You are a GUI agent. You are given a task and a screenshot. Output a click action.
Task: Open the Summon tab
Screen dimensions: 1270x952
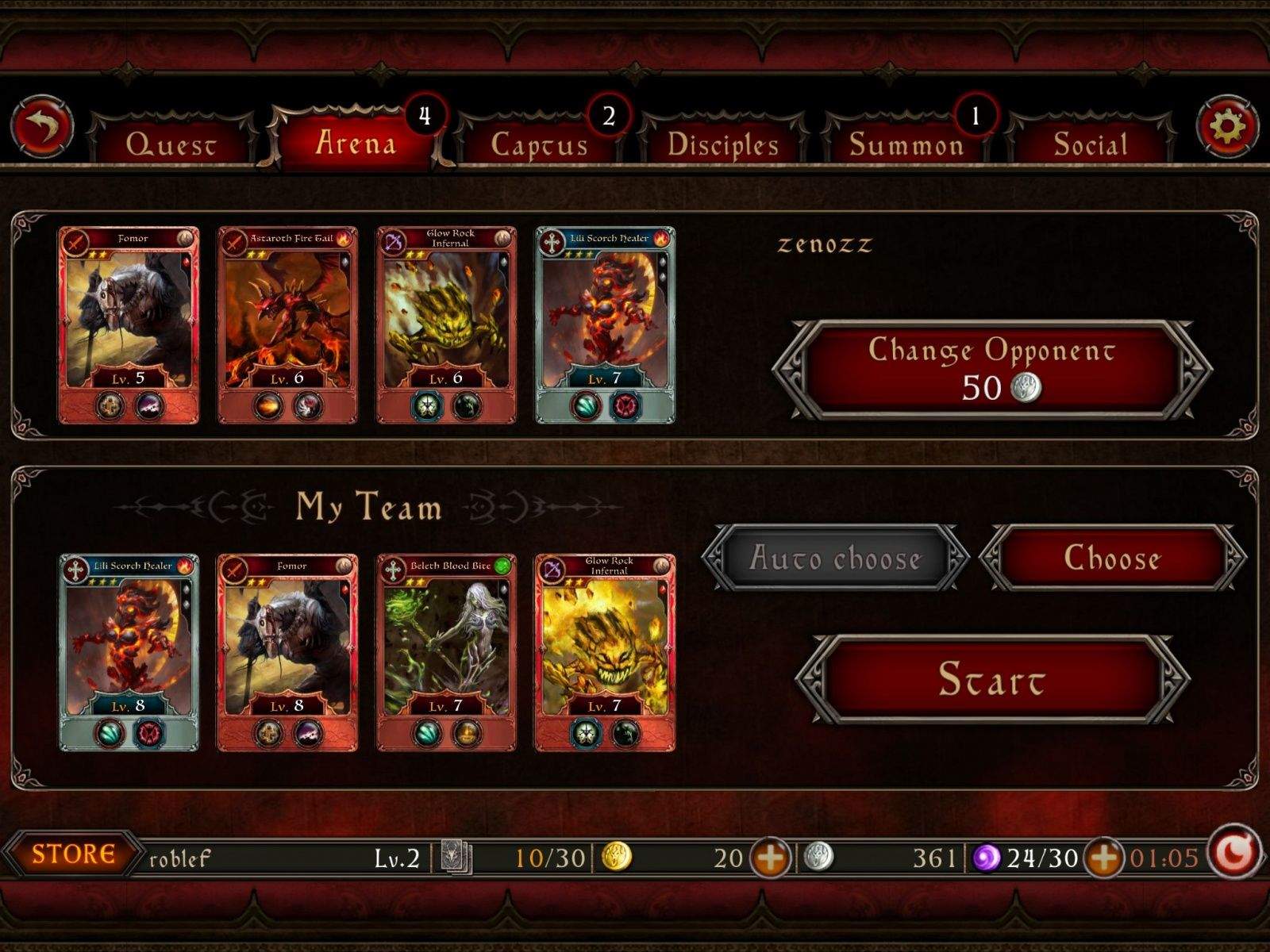coord(906,144)
